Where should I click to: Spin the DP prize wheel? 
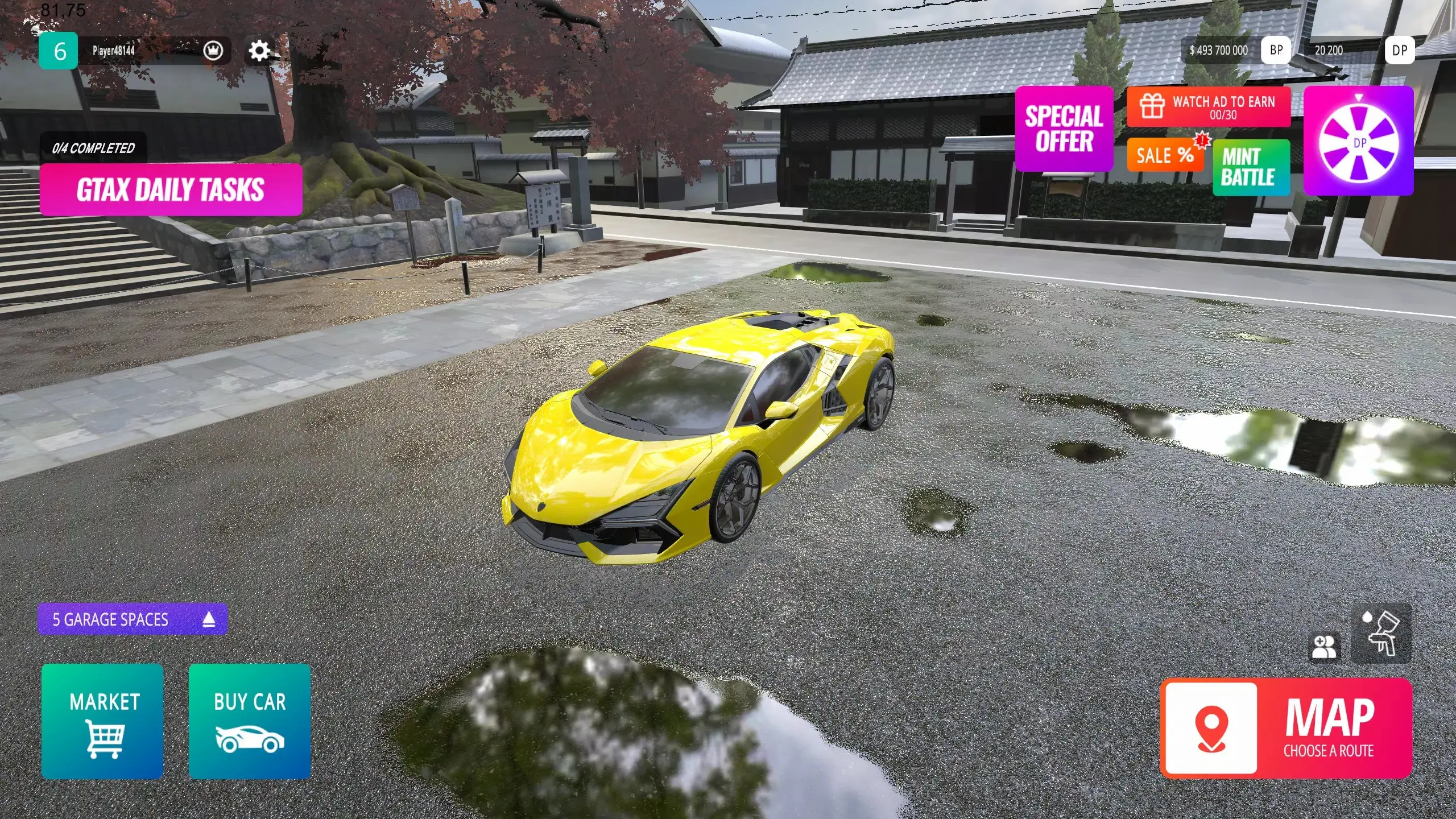[x=1358, y=141]
